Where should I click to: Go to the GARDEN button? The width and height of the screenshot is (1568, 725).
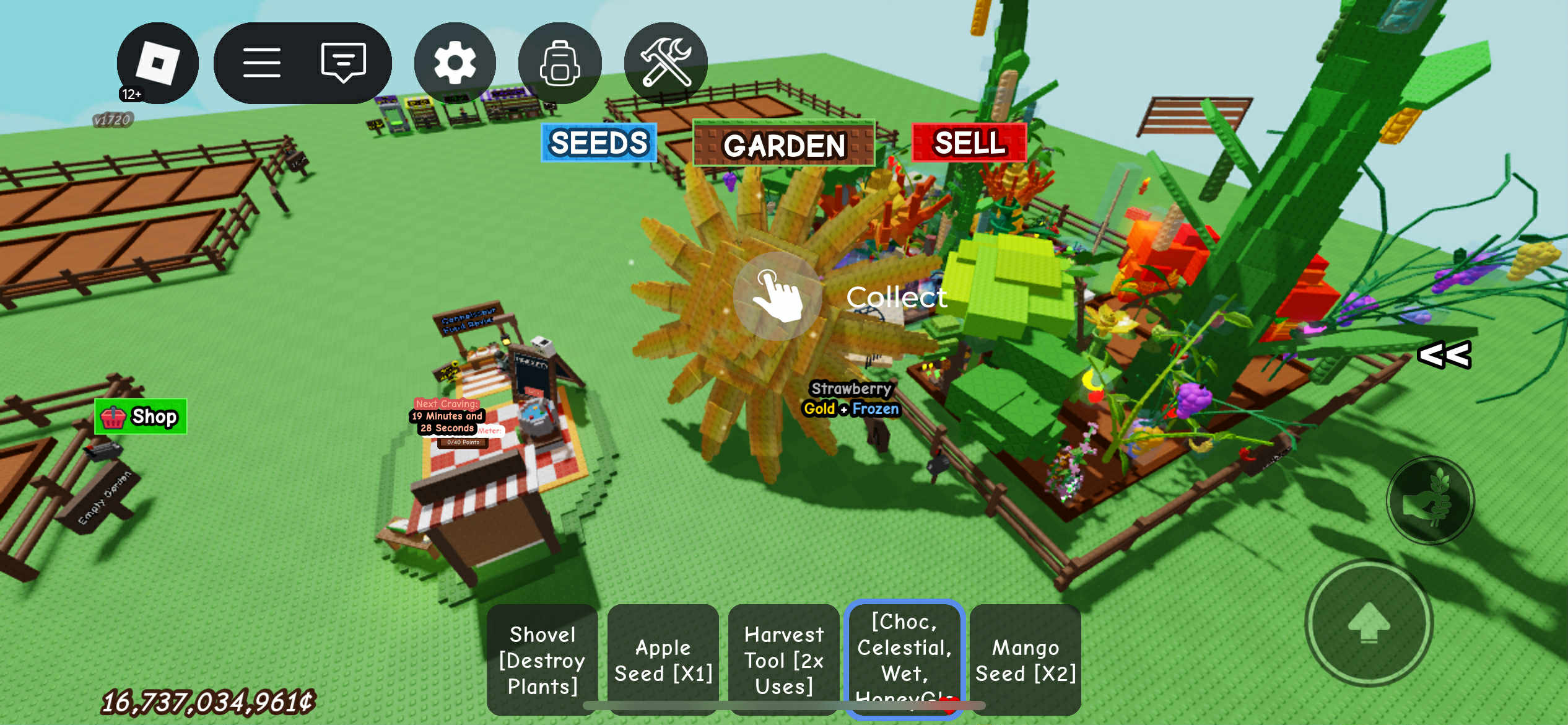(783, 144)
